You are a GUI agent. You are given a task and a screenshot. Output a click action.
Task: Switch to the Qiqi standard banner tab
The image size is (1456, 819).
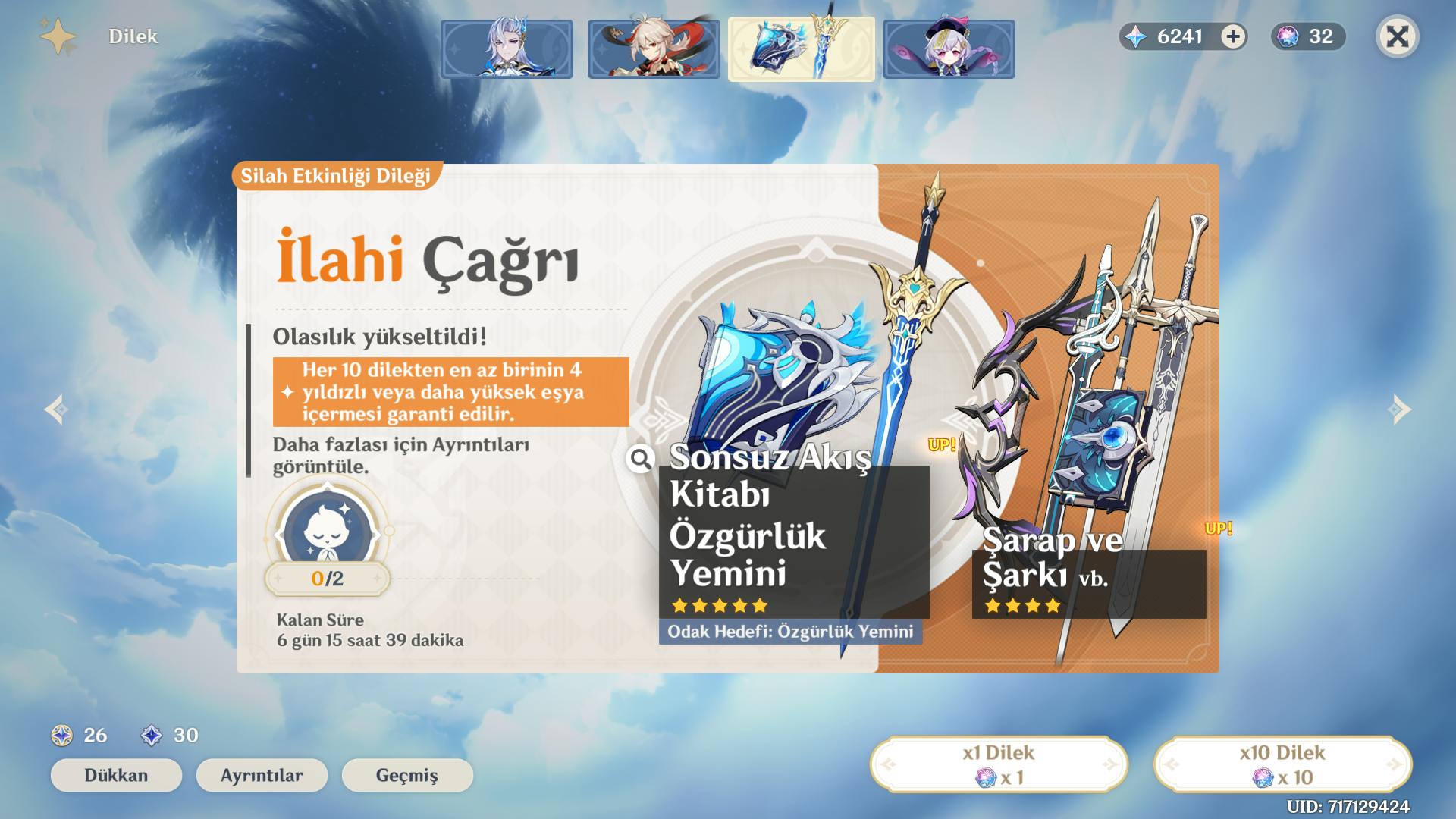click(x=949, y=49)
